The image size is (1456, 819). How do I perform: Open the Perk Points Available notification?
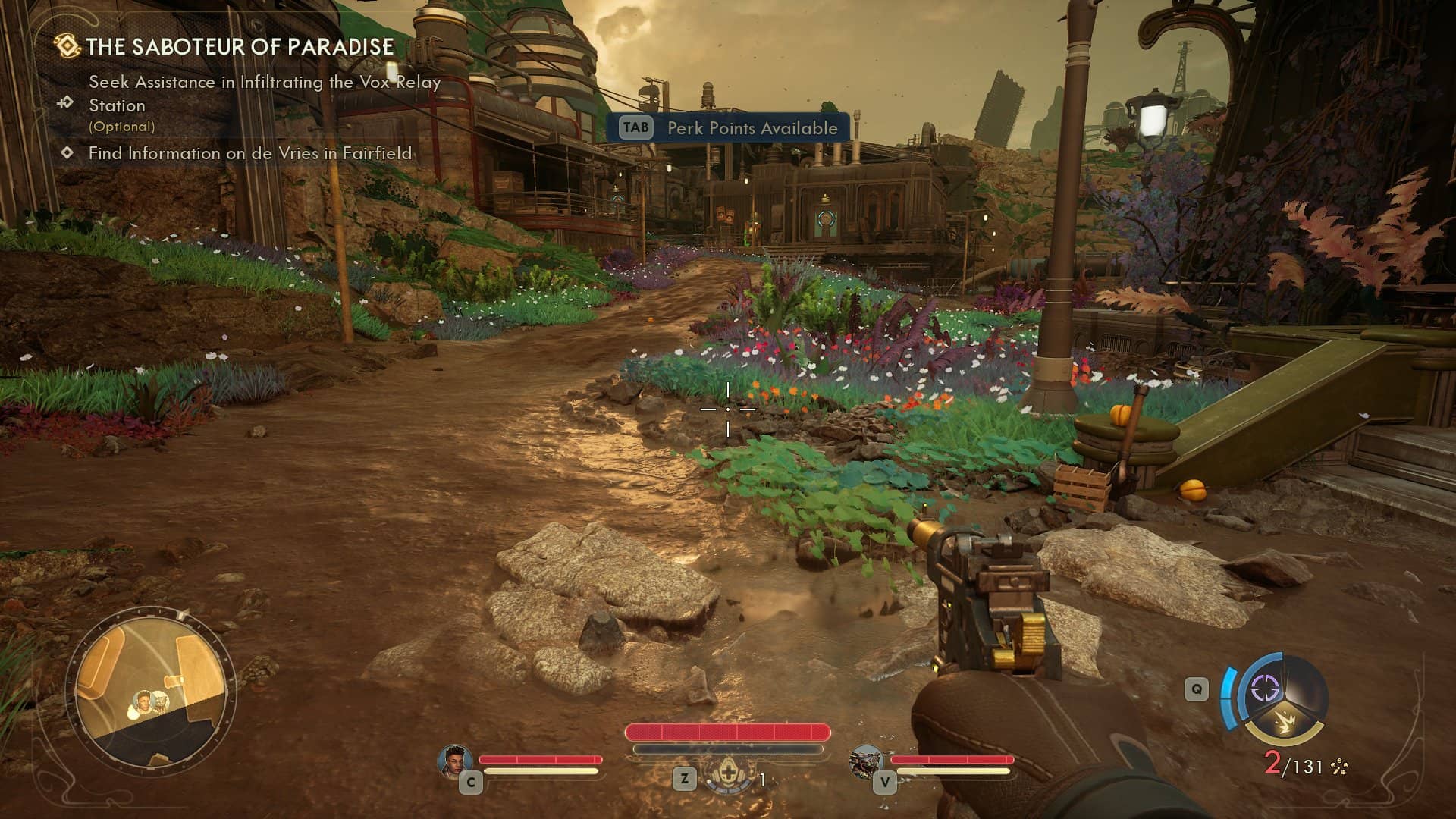point(729,128)
